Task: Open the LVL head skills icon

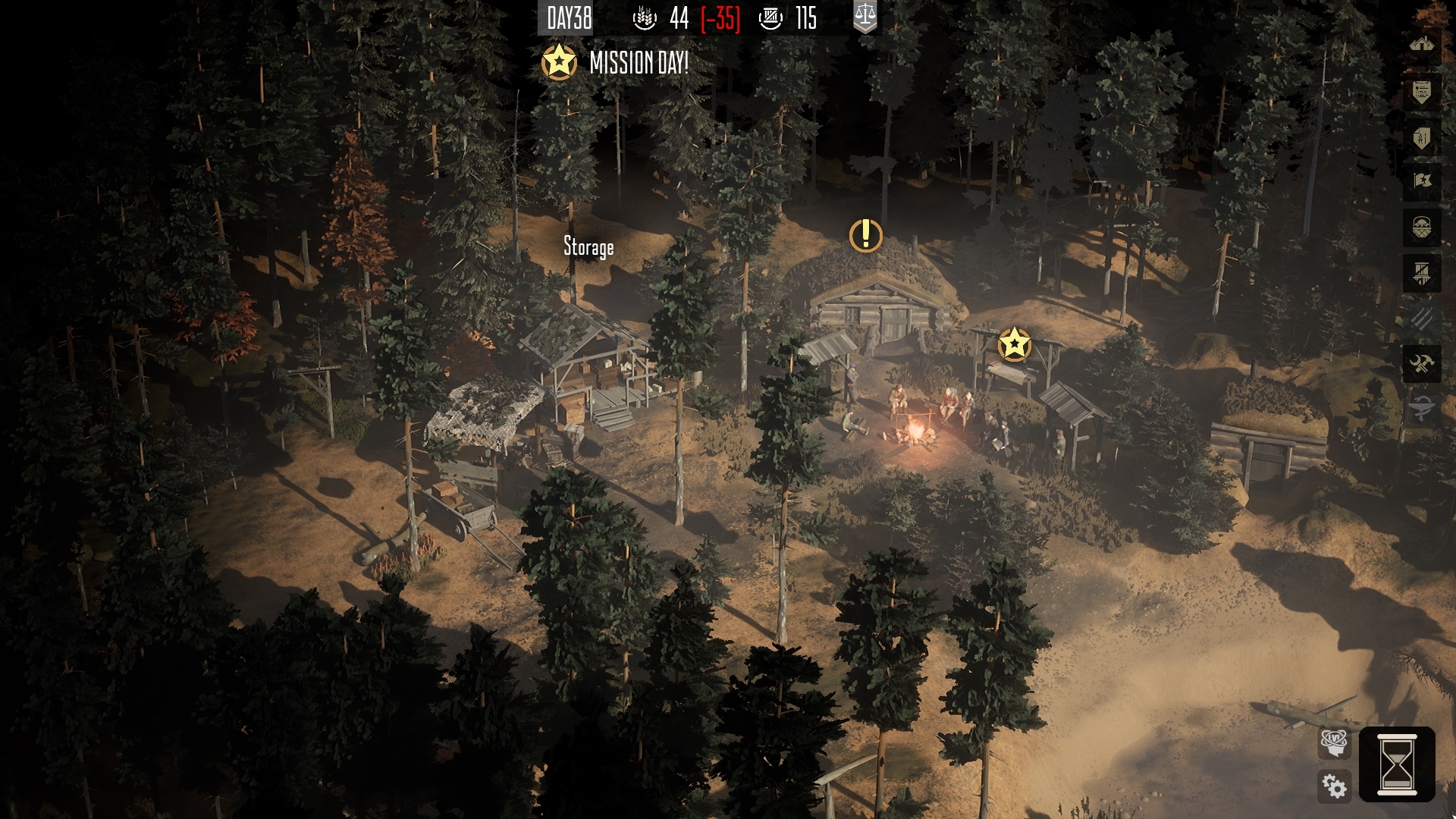Action: pos(1334,741)
